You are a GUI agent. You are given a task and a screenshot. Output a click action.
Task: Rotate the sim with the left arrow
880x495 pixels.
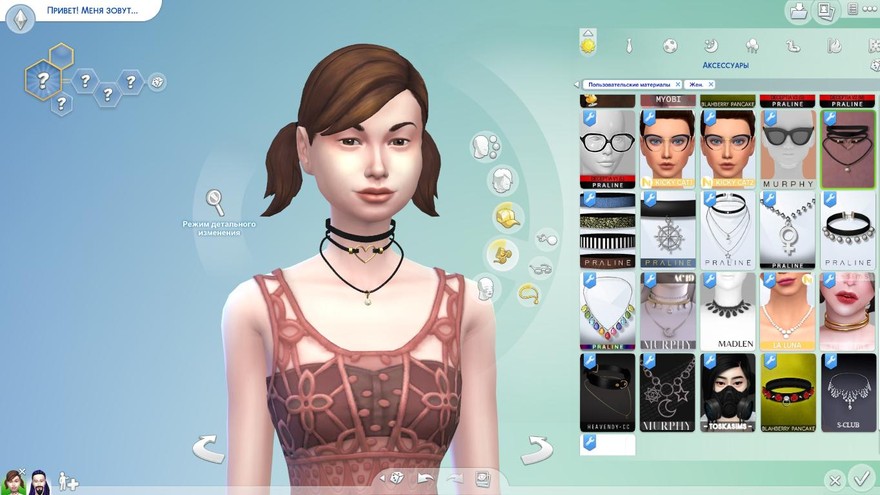(x=208, y=449)
